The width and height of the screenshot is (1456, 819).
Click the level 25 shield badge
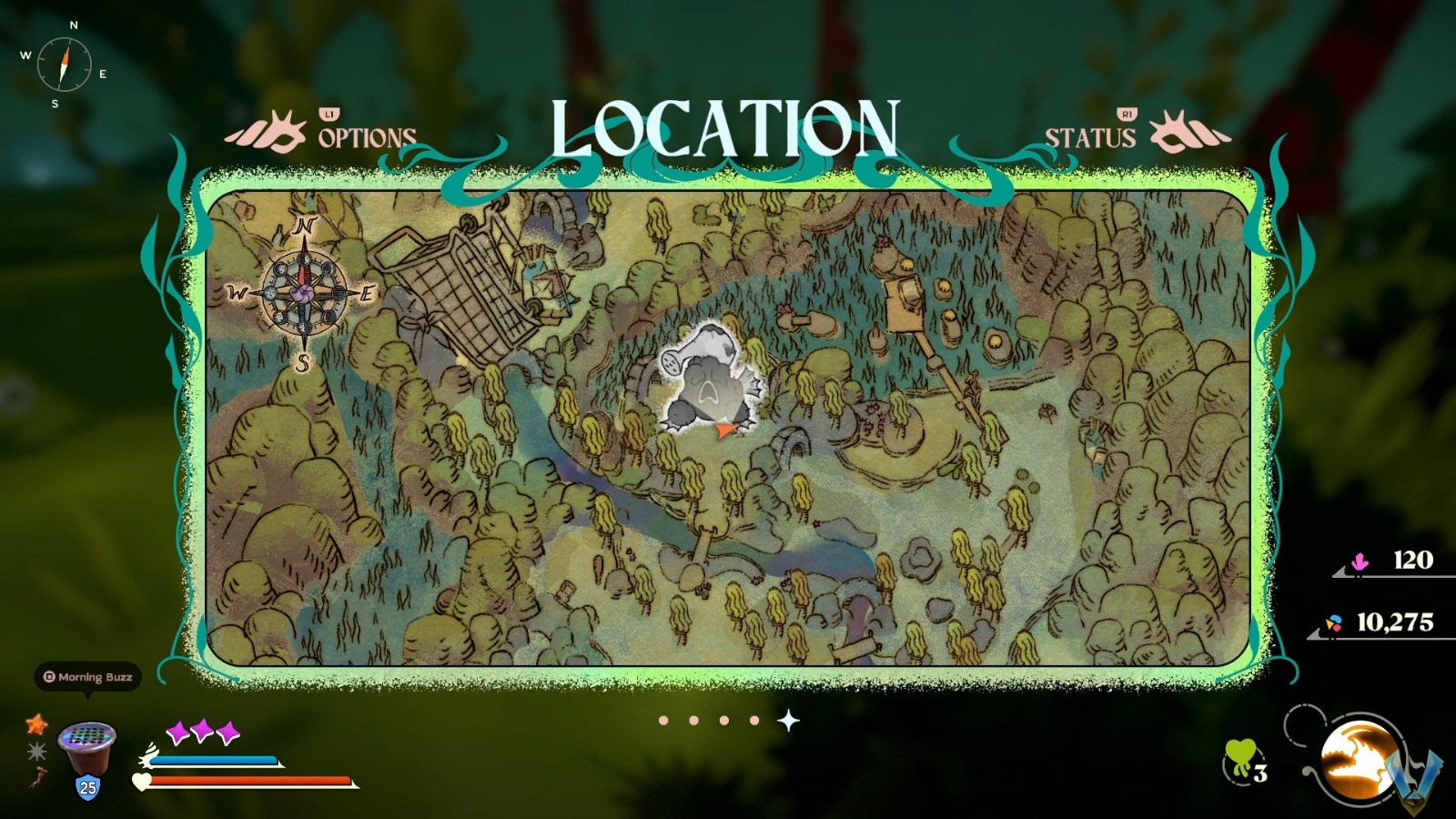click(x=86, y=788)
